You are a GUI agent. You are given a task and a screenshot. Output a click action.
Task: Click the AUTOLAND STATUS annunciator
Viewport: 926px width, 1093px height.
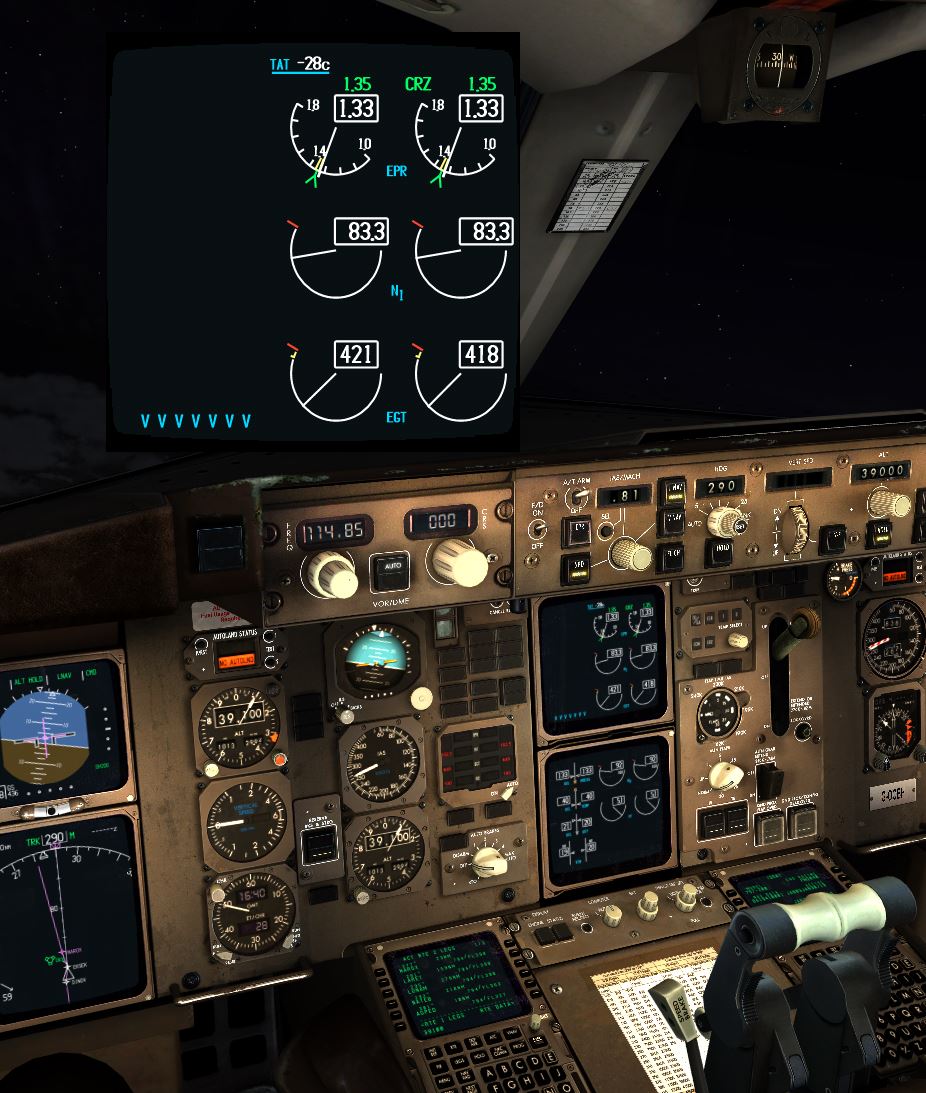coord(236,658)
